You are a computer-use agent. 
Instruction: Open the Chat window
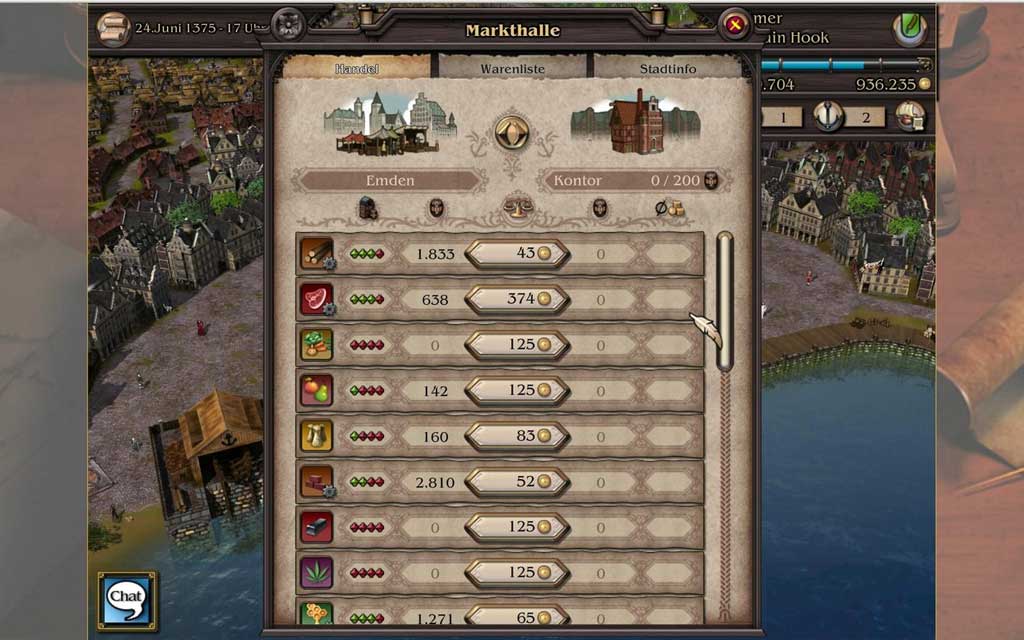(126, 599)
